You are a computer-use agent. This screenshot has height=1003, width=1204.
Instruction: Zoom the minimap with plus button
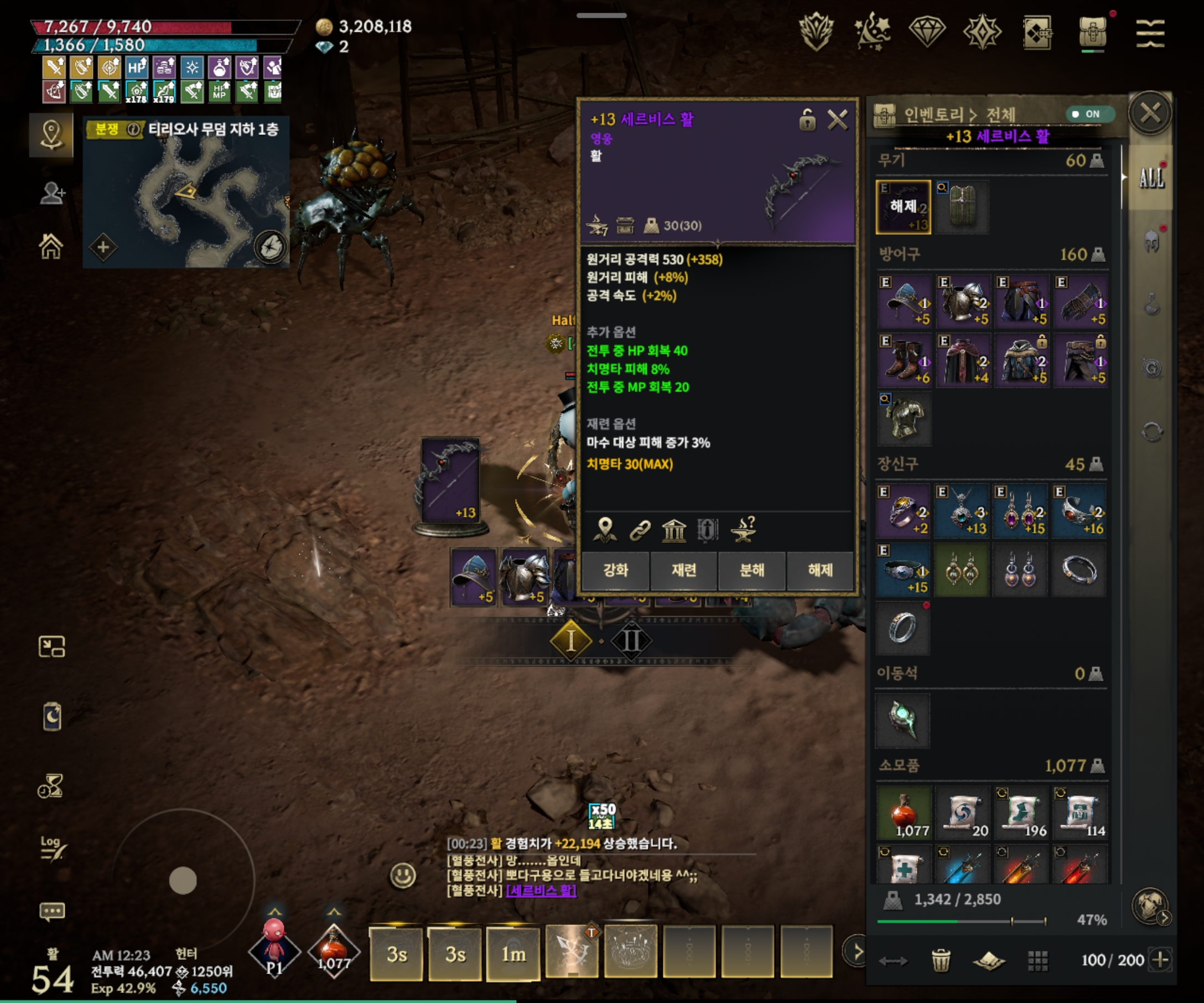pyautogui.click(x=103, y=248)
